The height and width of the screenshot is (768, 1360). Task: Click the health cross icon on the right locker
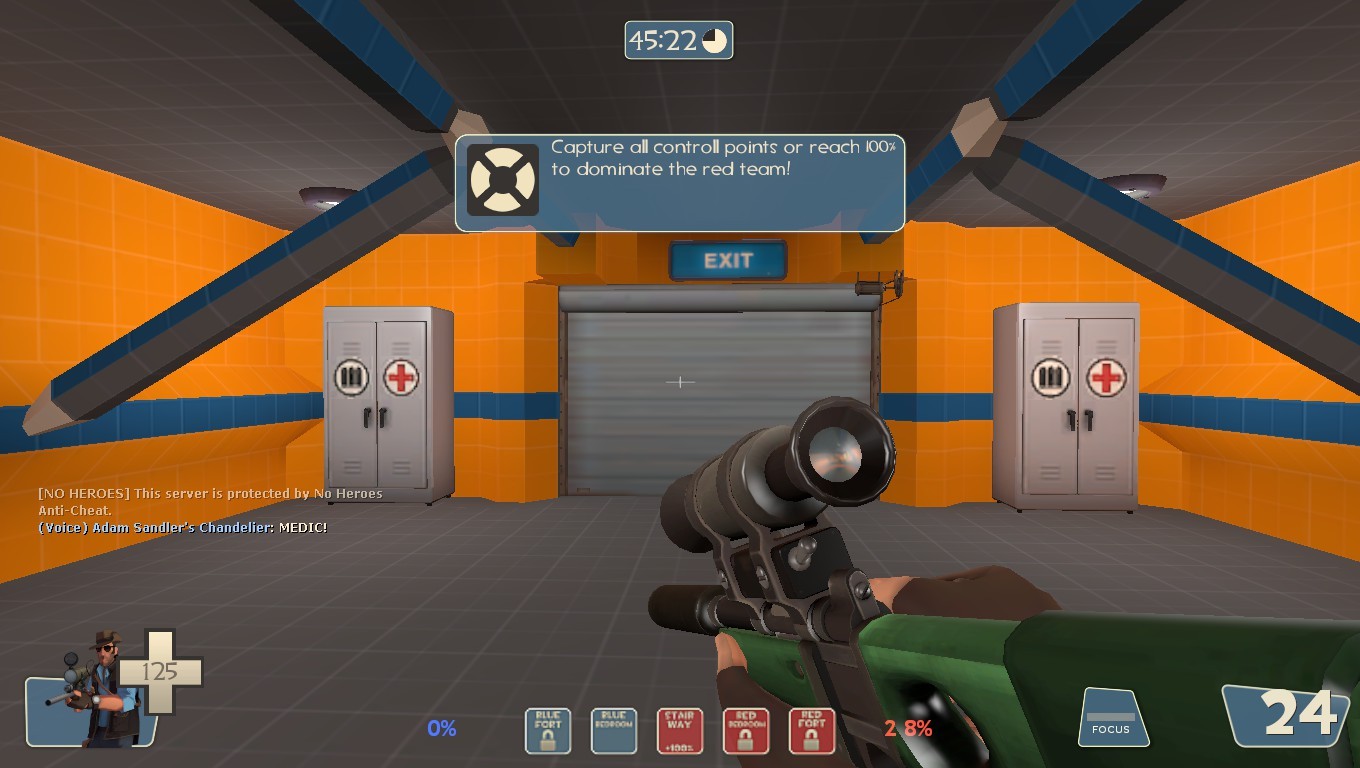[x=1105, y=377]
